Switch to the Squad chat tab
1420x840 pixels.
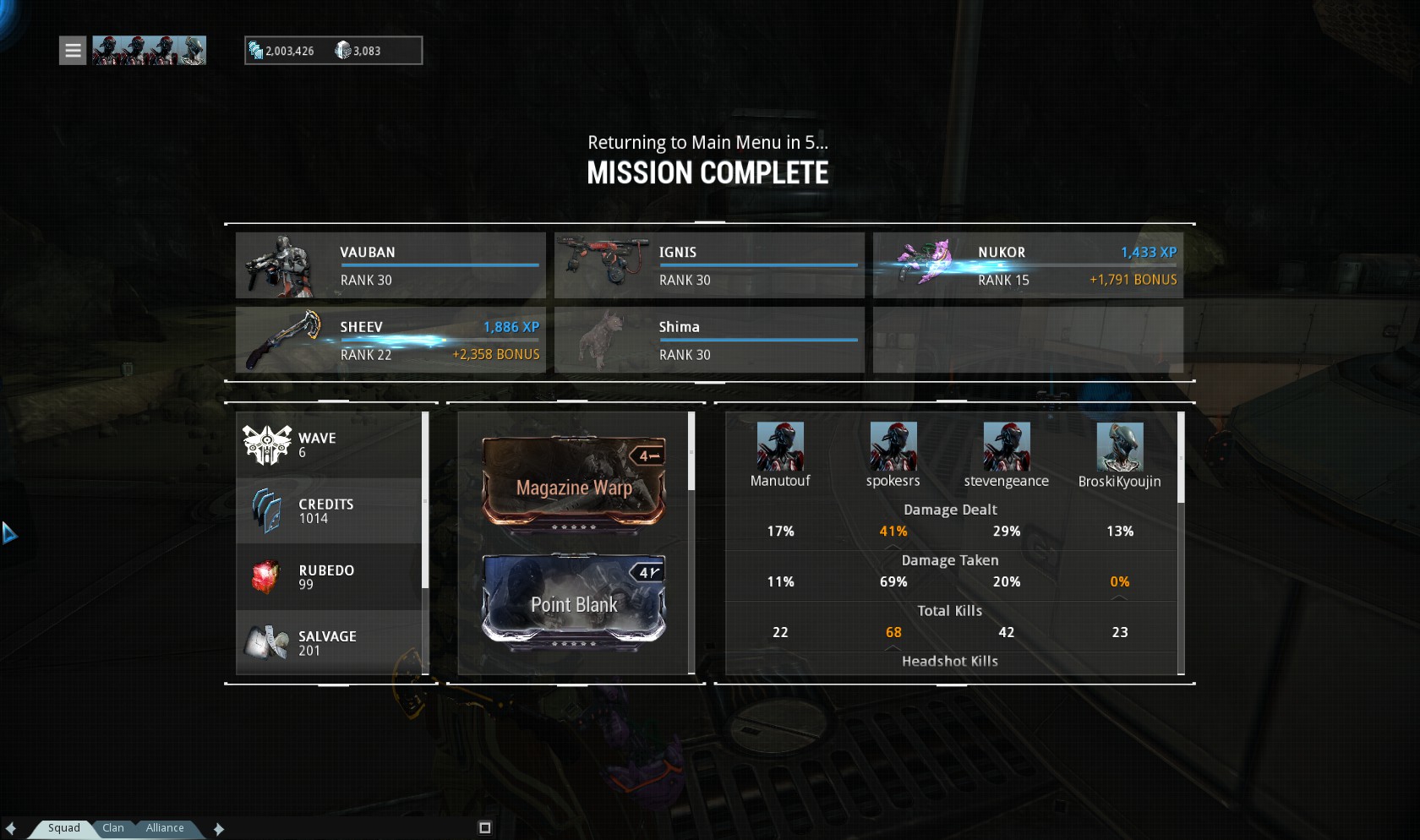(x=63, y=828)
